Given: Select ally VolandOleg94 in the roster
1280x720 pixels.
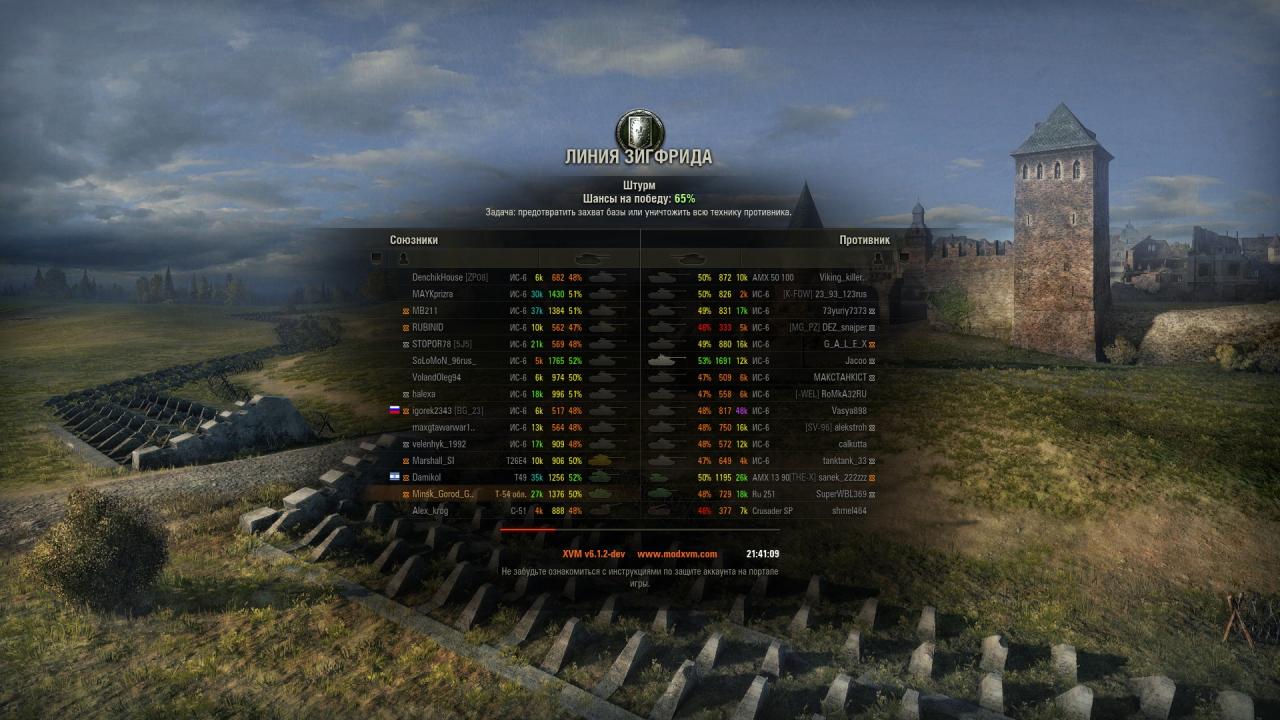Looking at the screenshot, I should click(x=436, y=377).
